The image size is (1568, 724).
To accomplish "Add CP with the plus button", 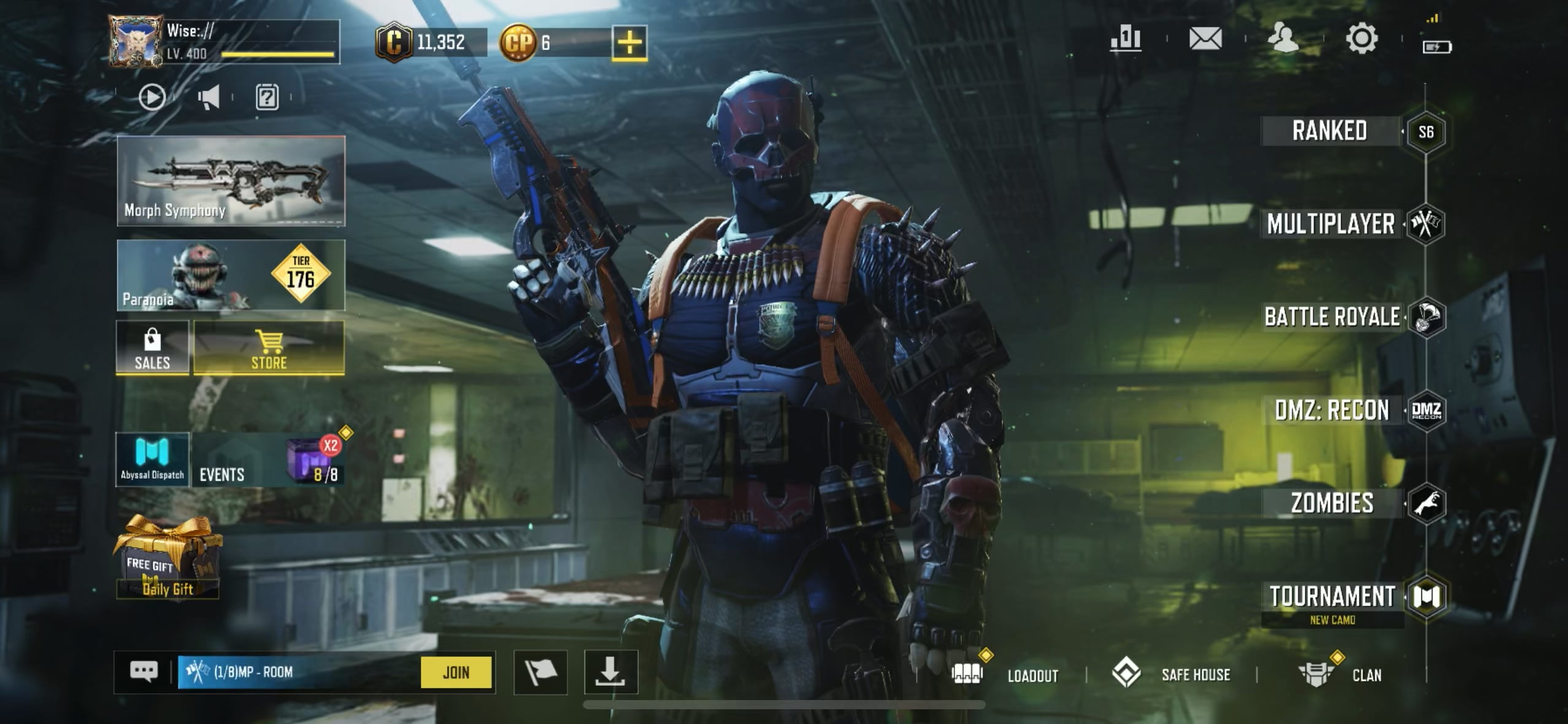I will [x=629, y=43].
